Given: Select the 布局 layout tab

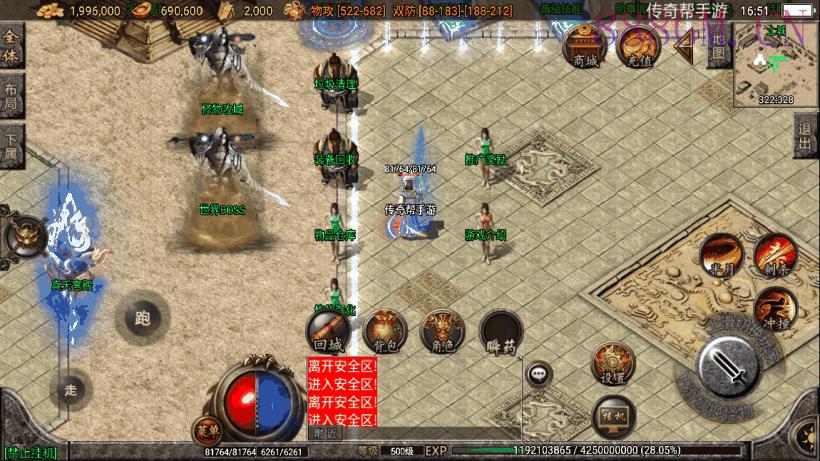Looking at the screenshot, I should click(11, 95).
